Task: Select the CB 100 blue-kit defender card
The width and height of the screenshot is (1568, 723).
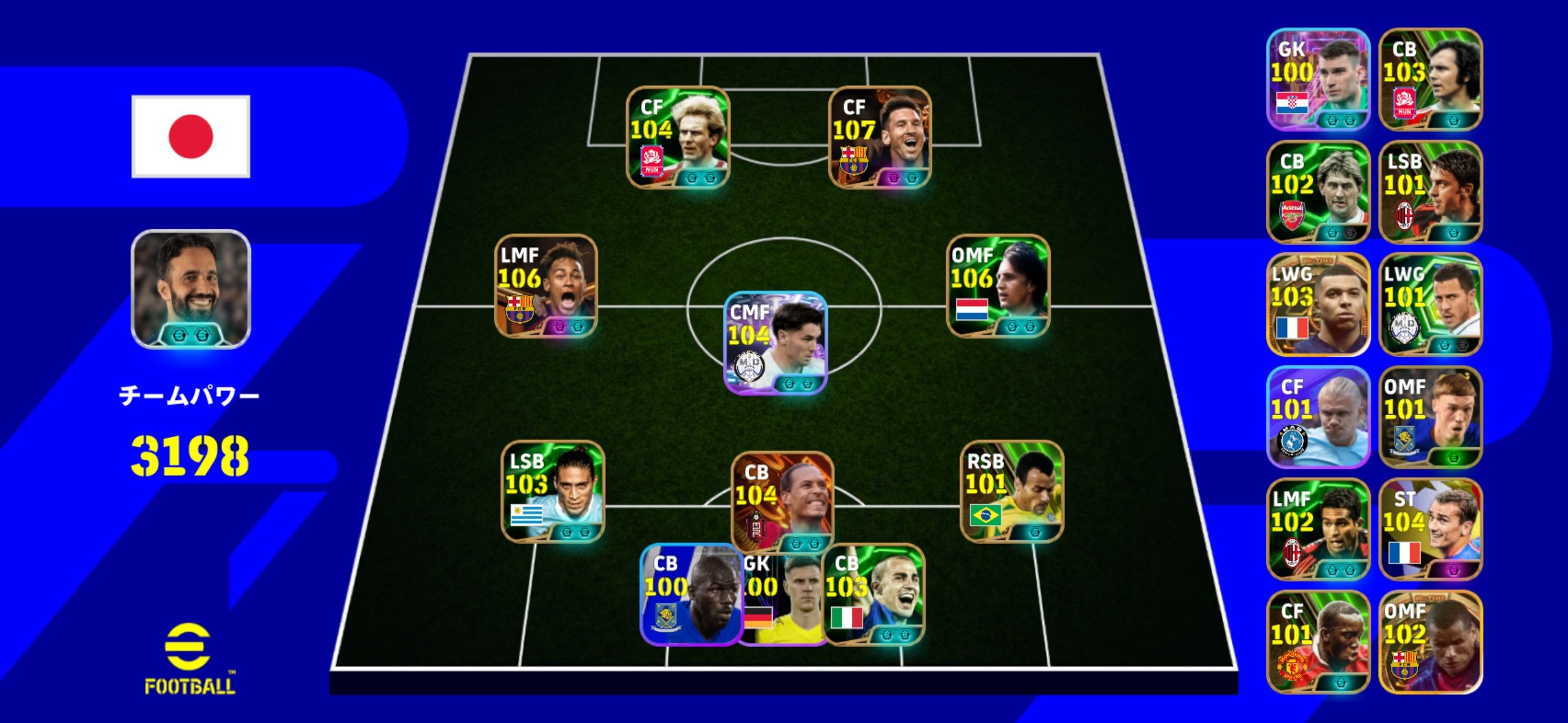Action: 690,594
